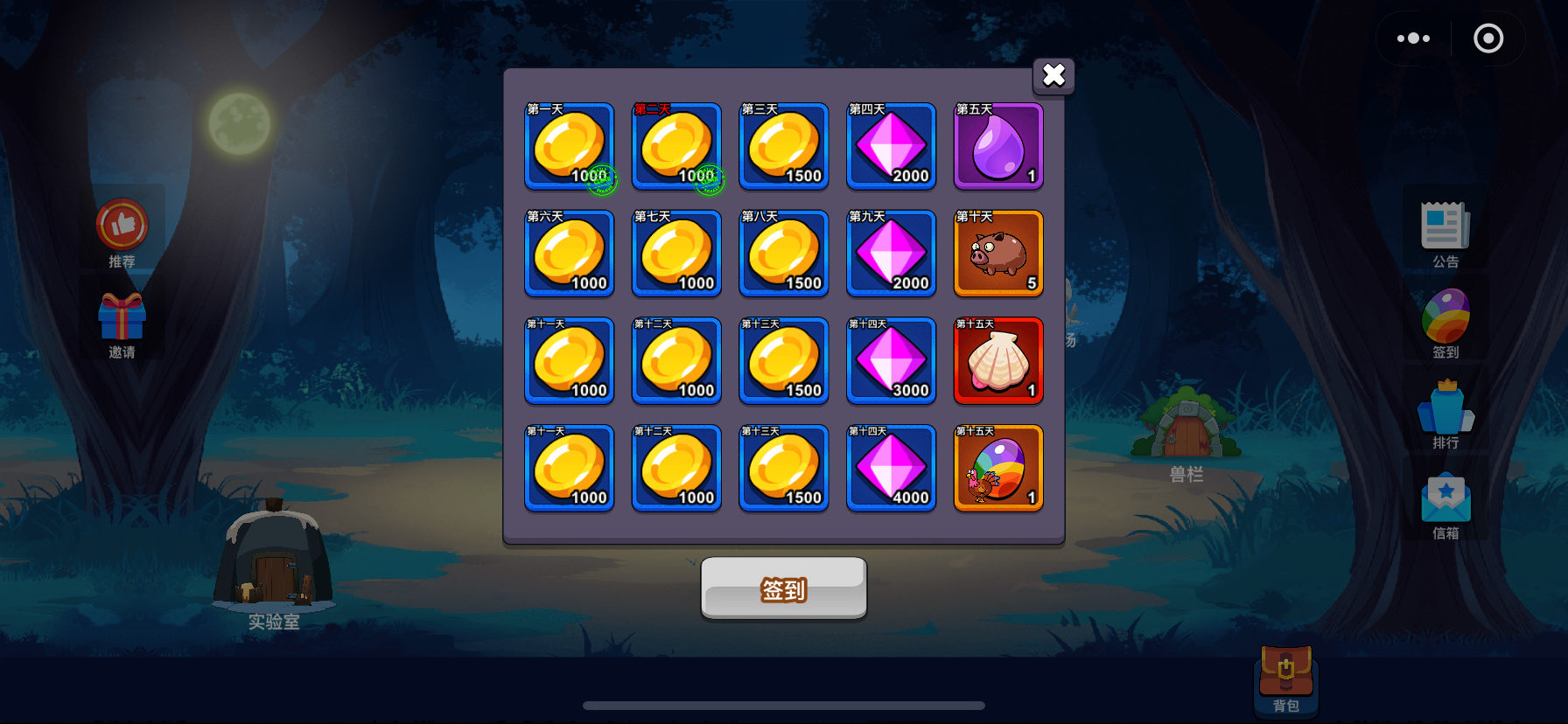Select the 第八天 1500 coin reward
This screenshot has height=724, width=1568.
click(x=784, y=254)
